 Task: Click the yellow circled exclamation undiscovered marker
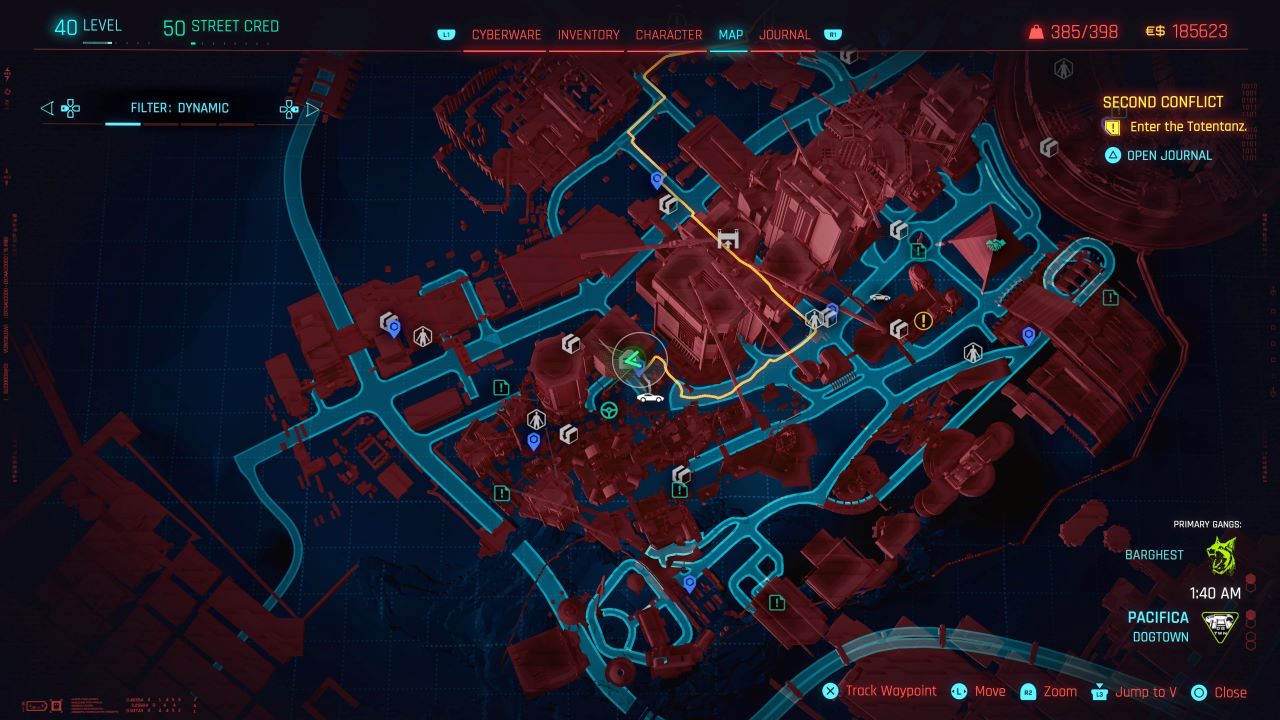[923, 322]
